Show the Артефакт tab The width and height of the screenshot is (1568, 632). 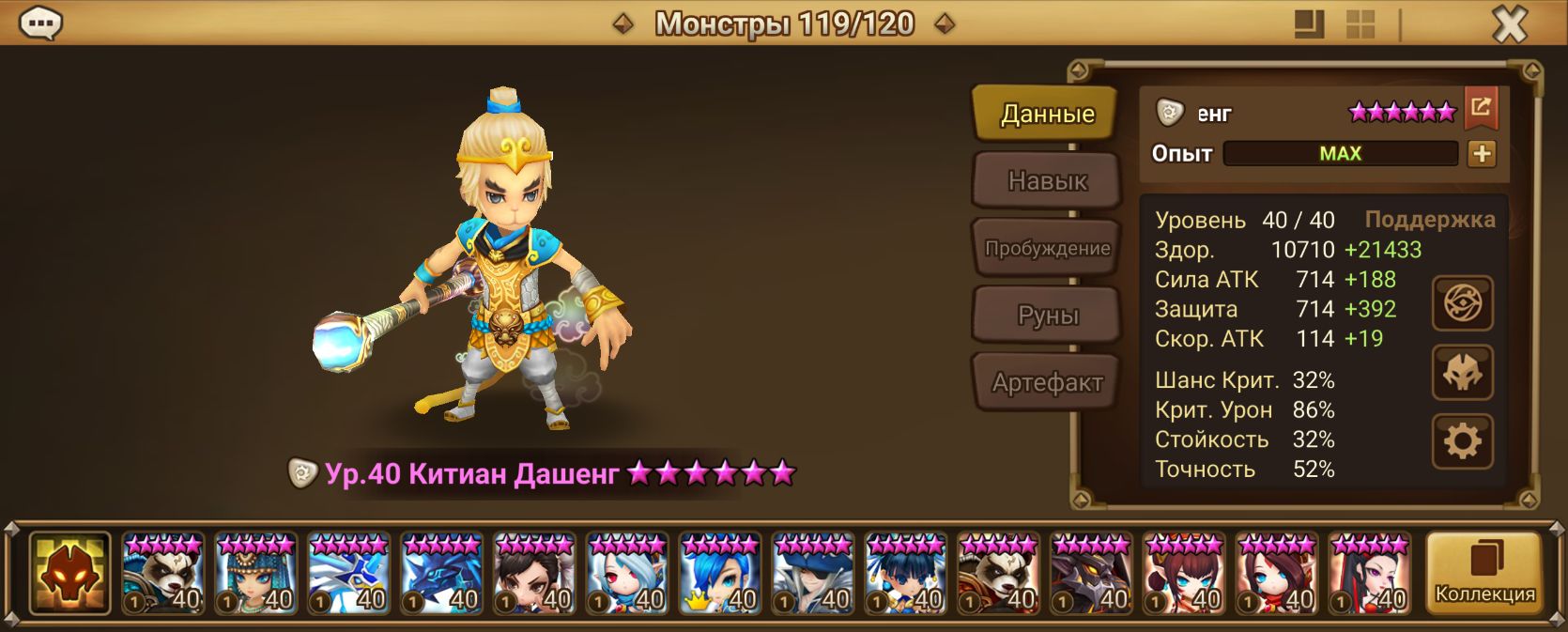tap(1047, 382)
